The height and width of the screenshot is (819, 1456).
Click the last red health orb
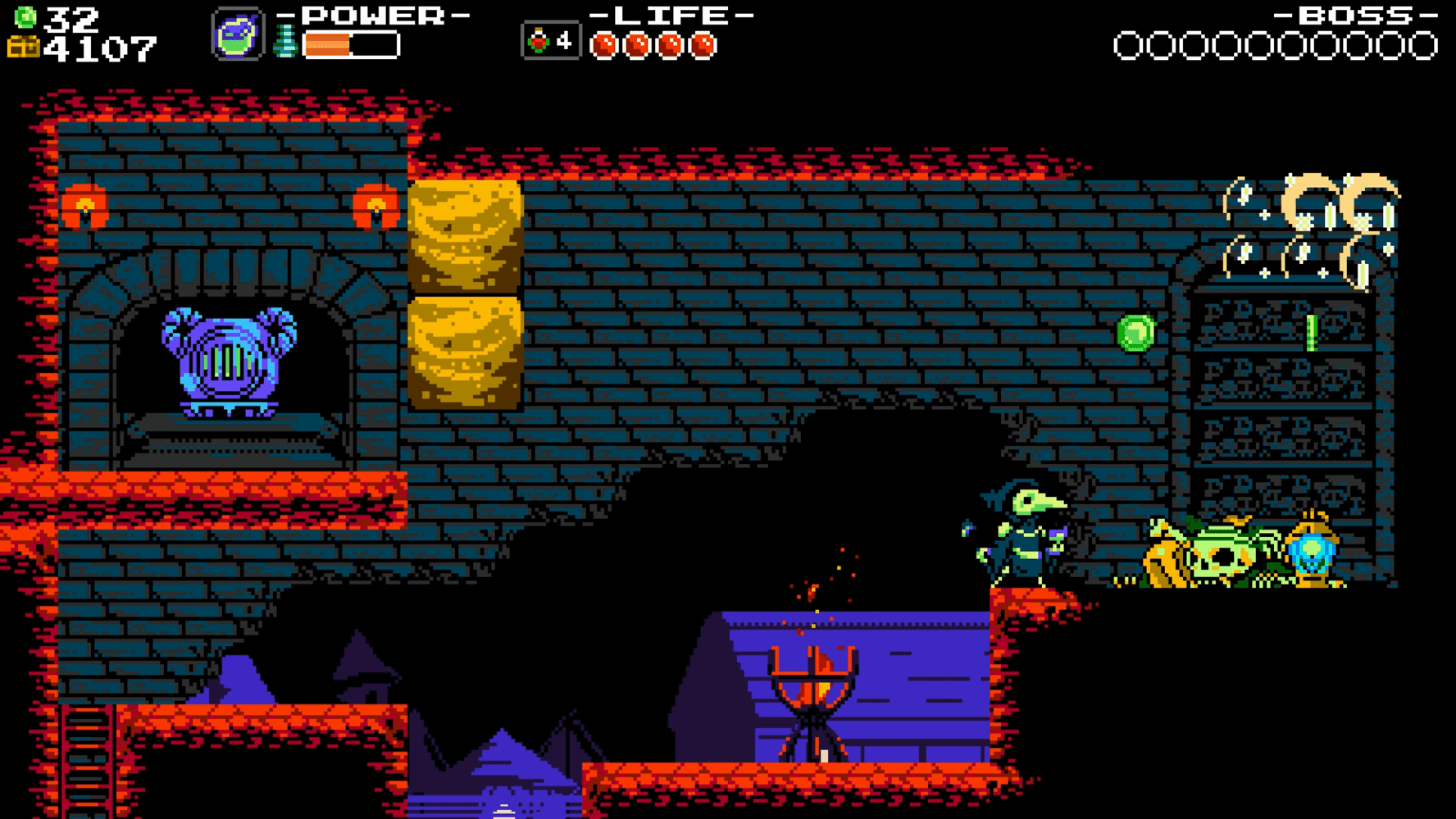(703, 42)
